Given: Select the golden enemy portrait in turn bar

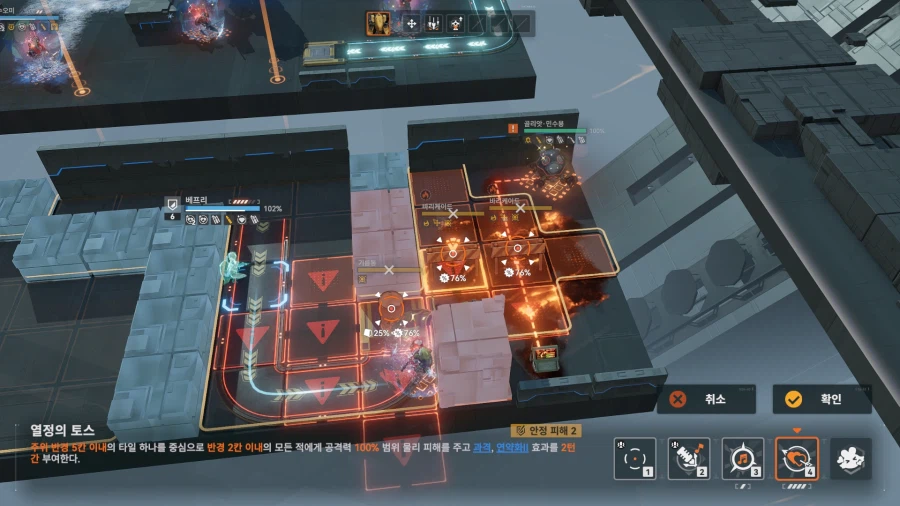Looking at the screenshot, I should pos(379,23).
